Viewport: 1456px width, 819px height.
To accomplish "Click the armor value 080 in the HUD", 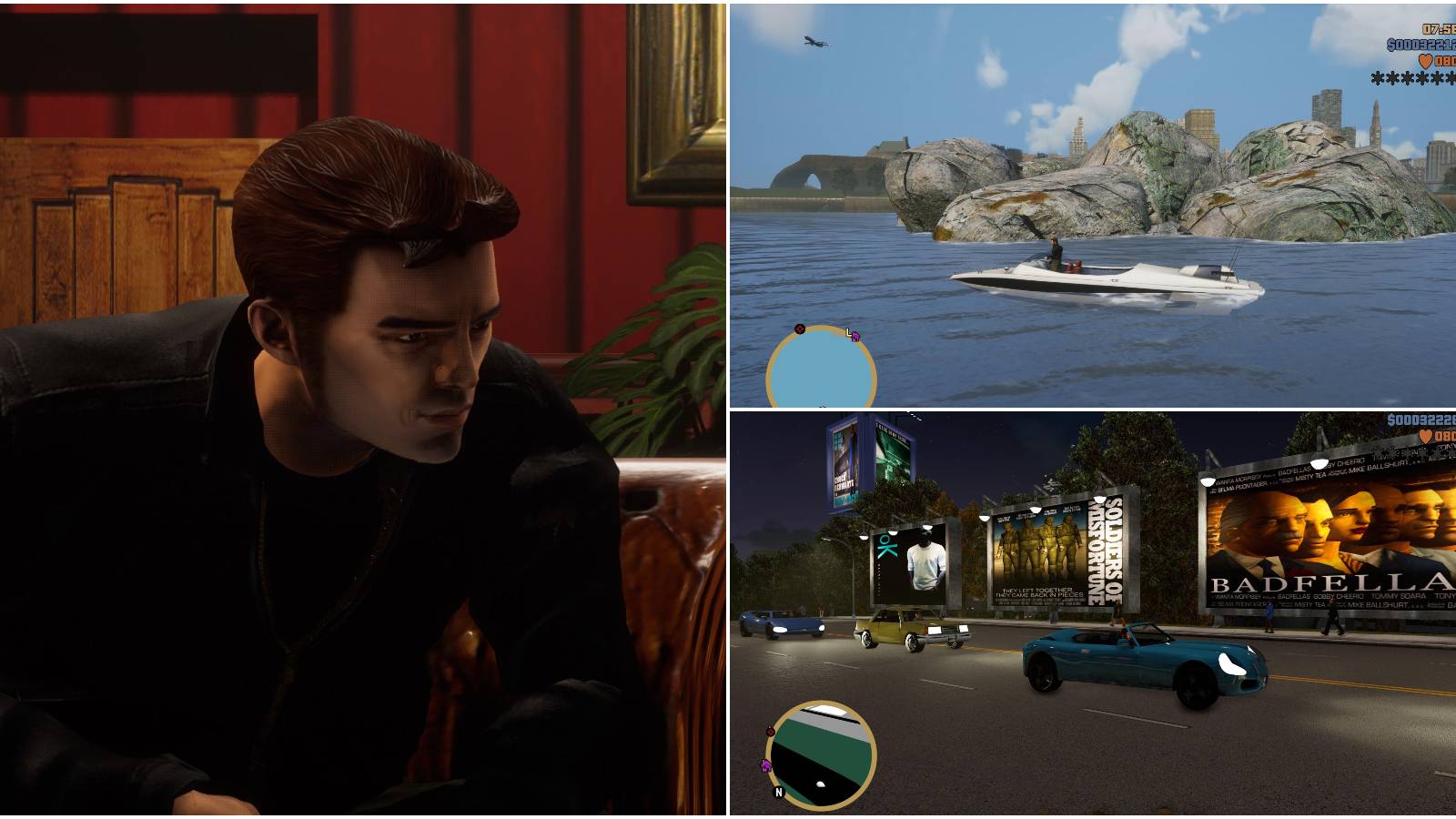I will (1446, 61).
